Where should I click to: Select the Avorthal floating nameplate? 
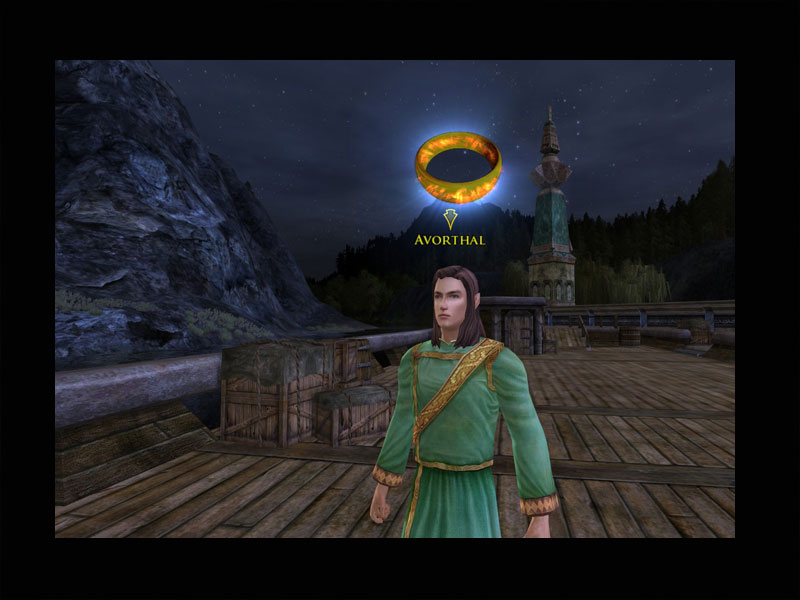click(449, 240)
